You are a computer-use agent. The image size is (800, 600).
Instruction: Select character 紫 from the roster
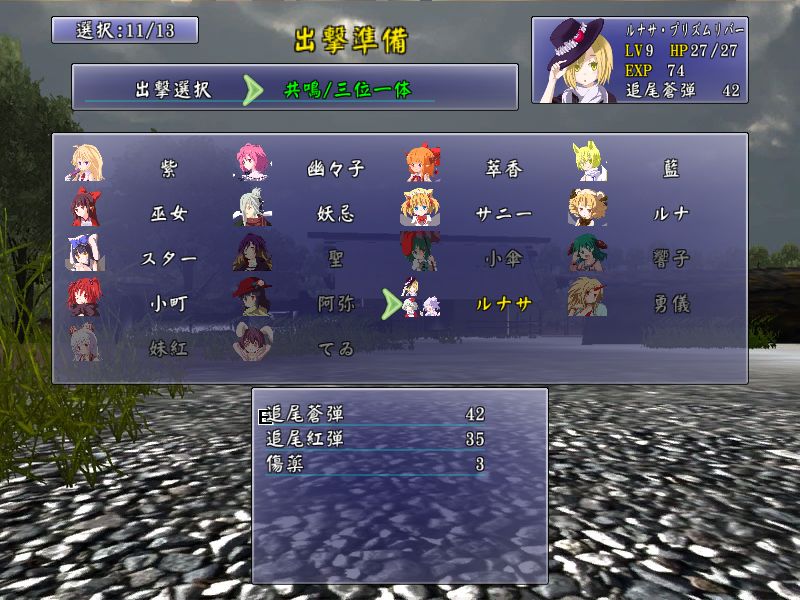[167, 169]
